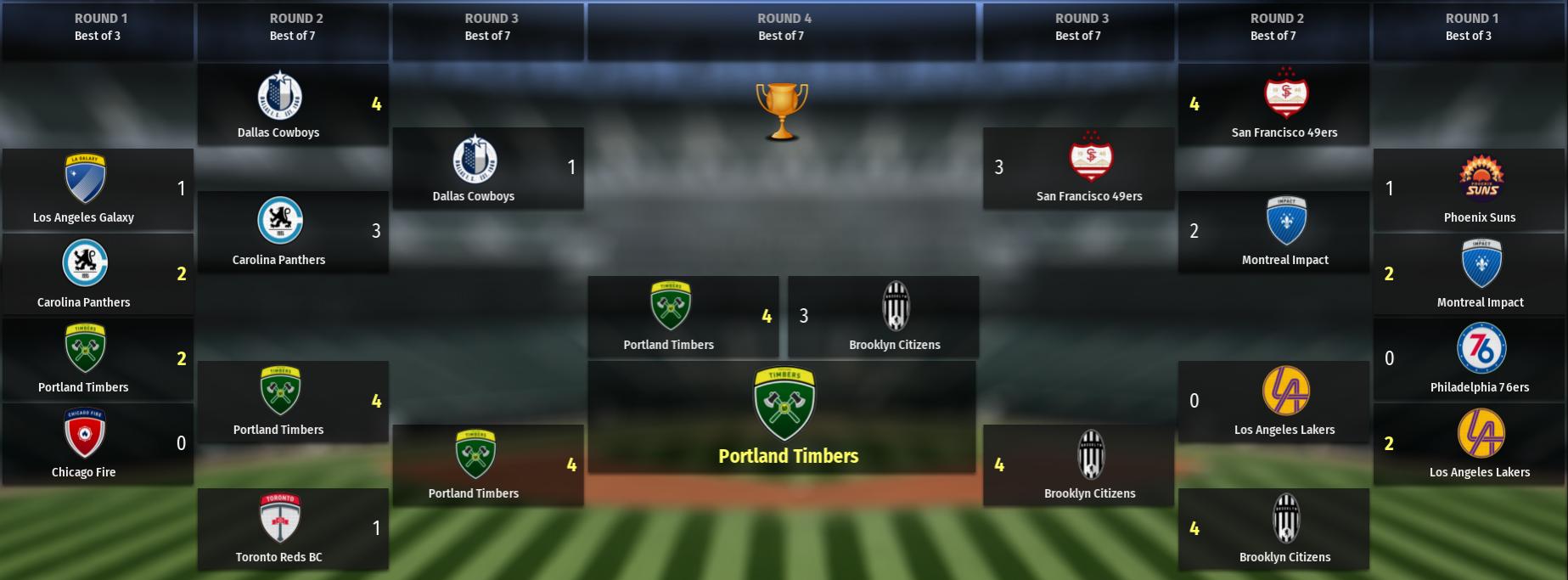Choose Brooklyn Citizens in the Round 4 final
The height and width of the screenshot is (580, 1568).
(883, 317)
